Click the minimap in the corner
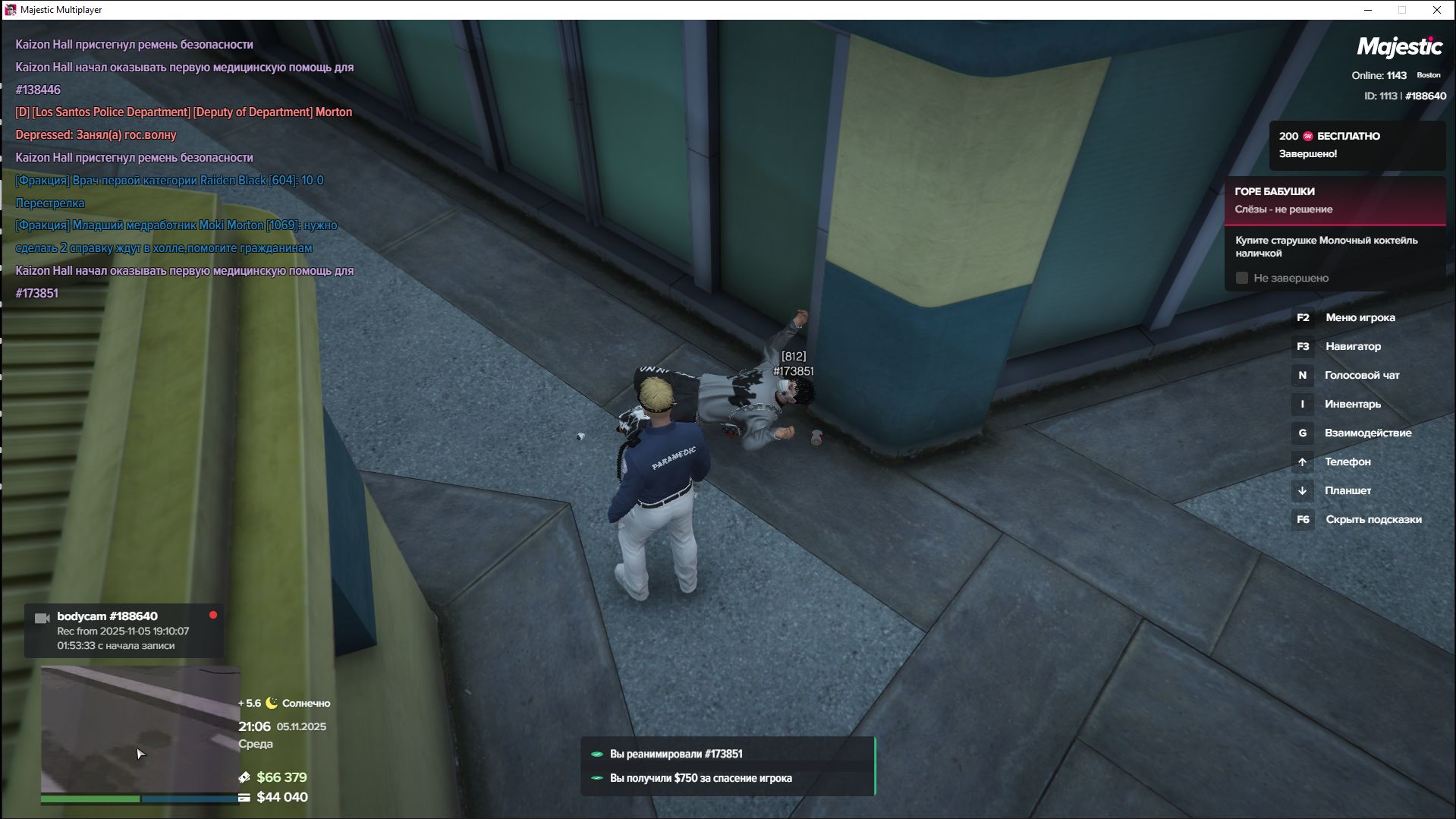 coord(140,729)
